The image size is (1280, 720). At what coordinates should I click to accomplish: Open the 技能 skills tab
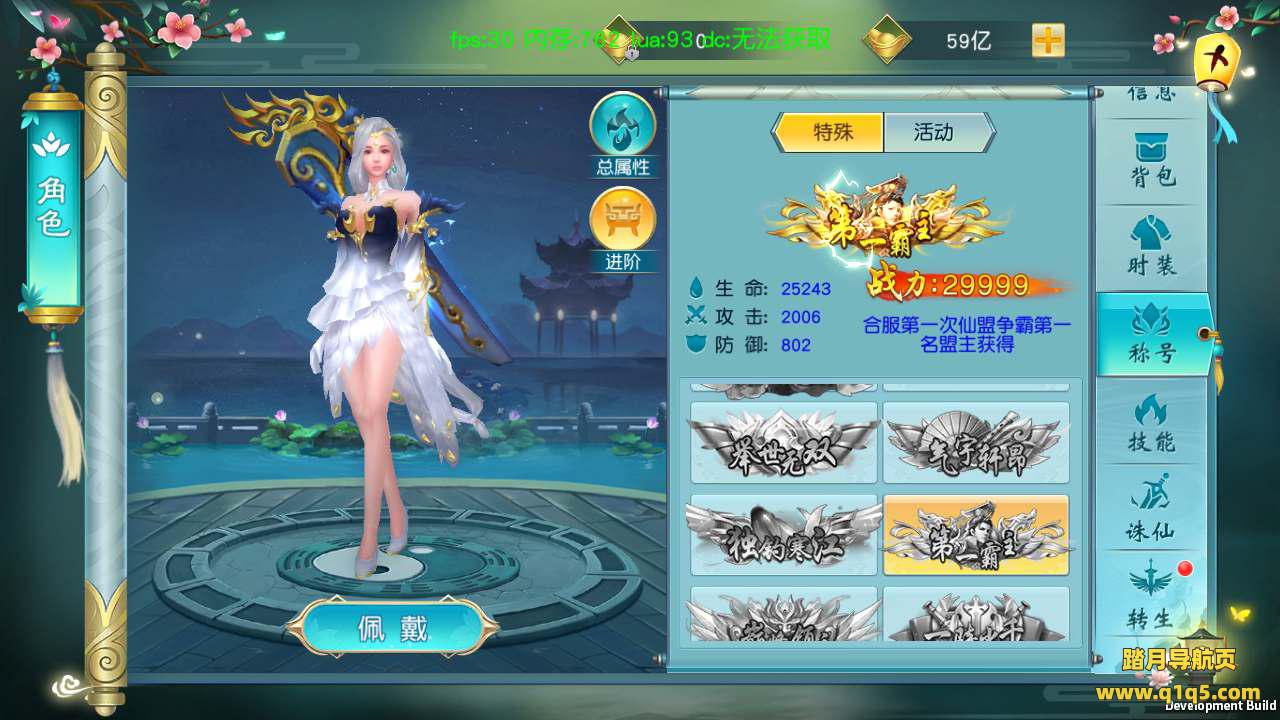pos(1153,422)
